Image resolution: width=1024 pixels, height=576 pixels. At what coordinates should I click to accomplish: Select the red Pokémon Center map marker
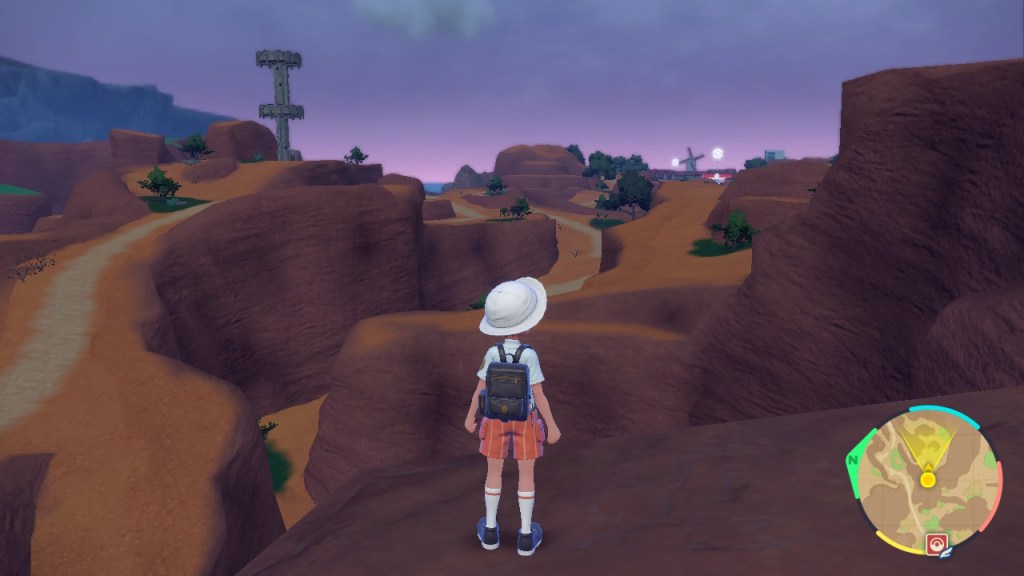coord(937,544)
